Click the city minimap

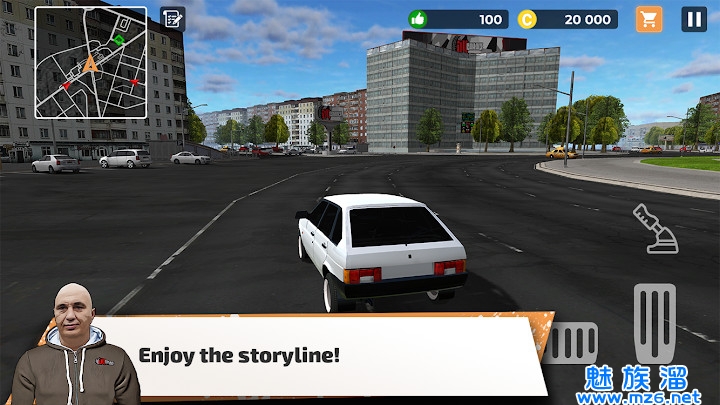tap(91, 63)
